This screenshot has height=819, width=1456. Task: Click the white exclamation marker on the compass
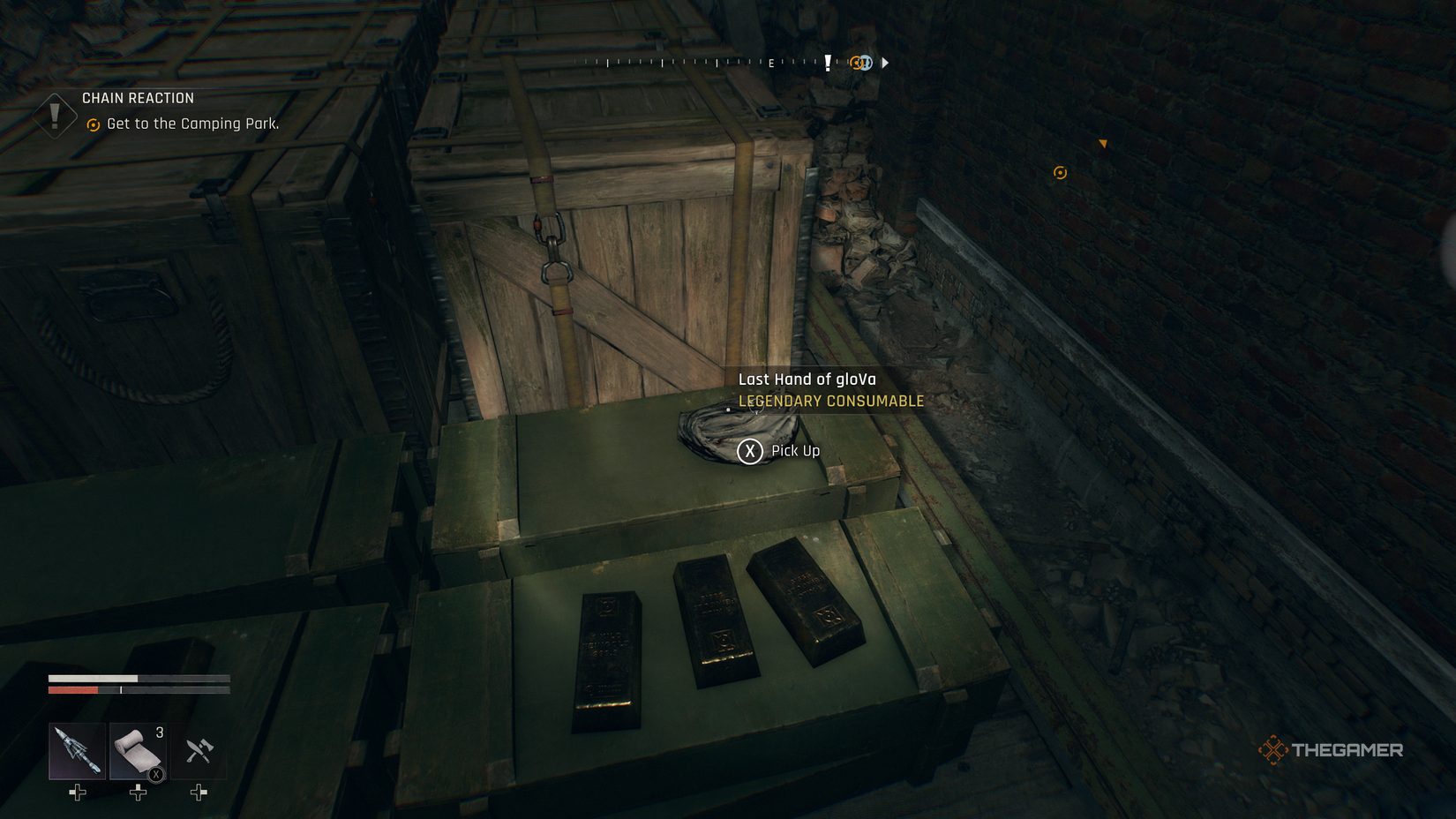[x=828, y=63]
